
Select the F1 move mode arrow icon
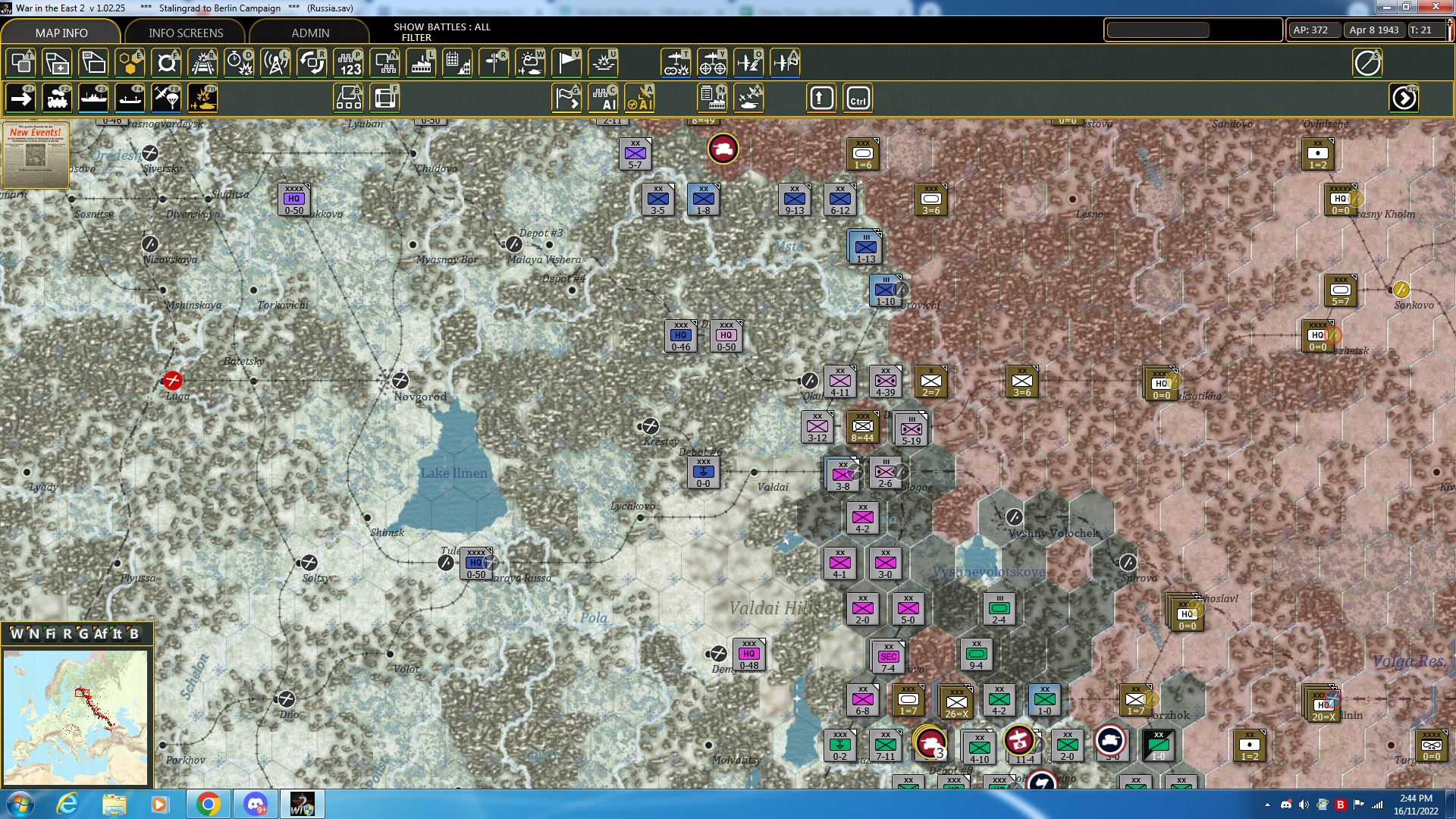[20, 97]
